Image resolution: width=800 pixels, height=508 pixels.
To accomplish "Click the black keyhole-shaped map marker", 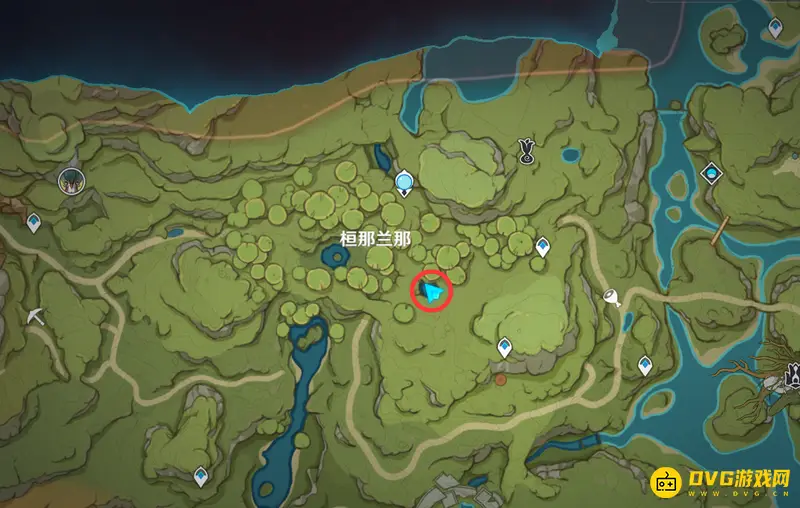I will [x=526, y=151].
